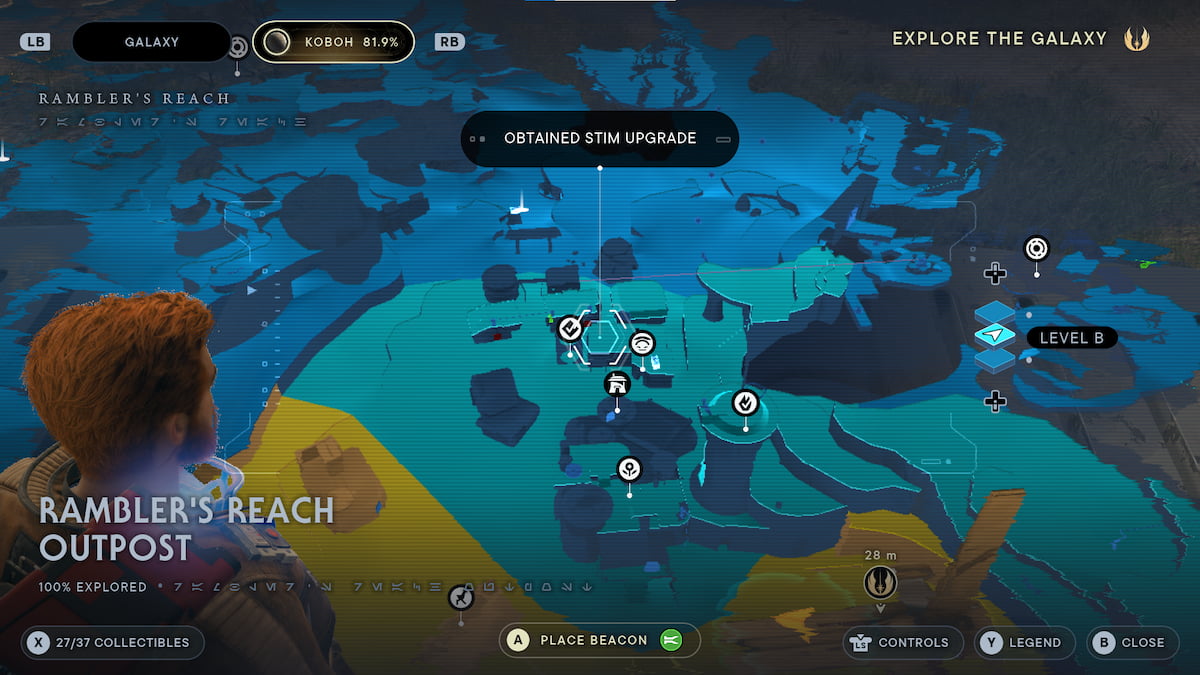Select the Jedi emblem objective marker at 28 m
Image resolution: width=1200 pixels, height=675 pixels.
[x=880, y=583]
